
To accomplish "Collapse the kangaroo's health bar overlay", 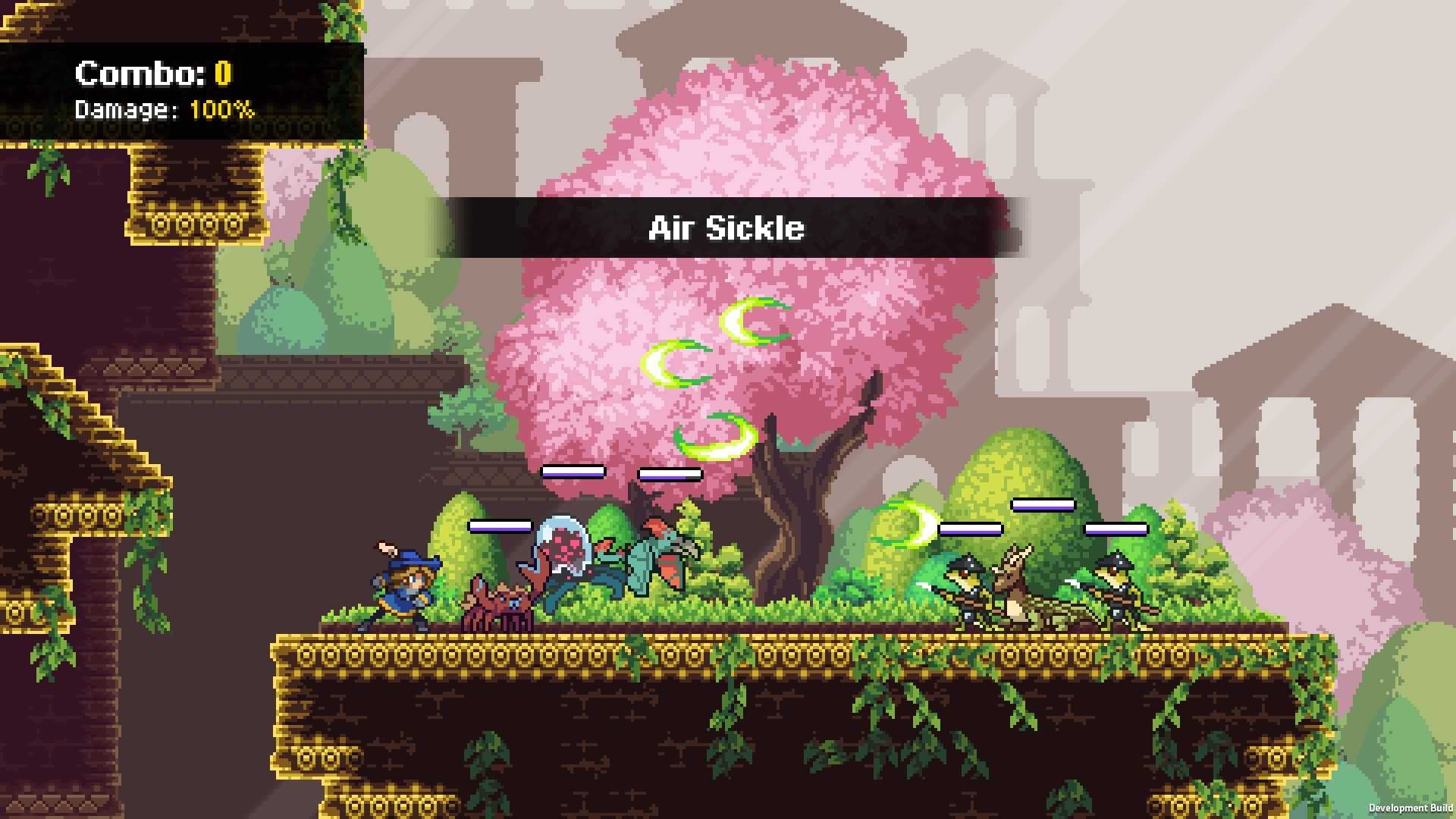I will (1044, 503).
